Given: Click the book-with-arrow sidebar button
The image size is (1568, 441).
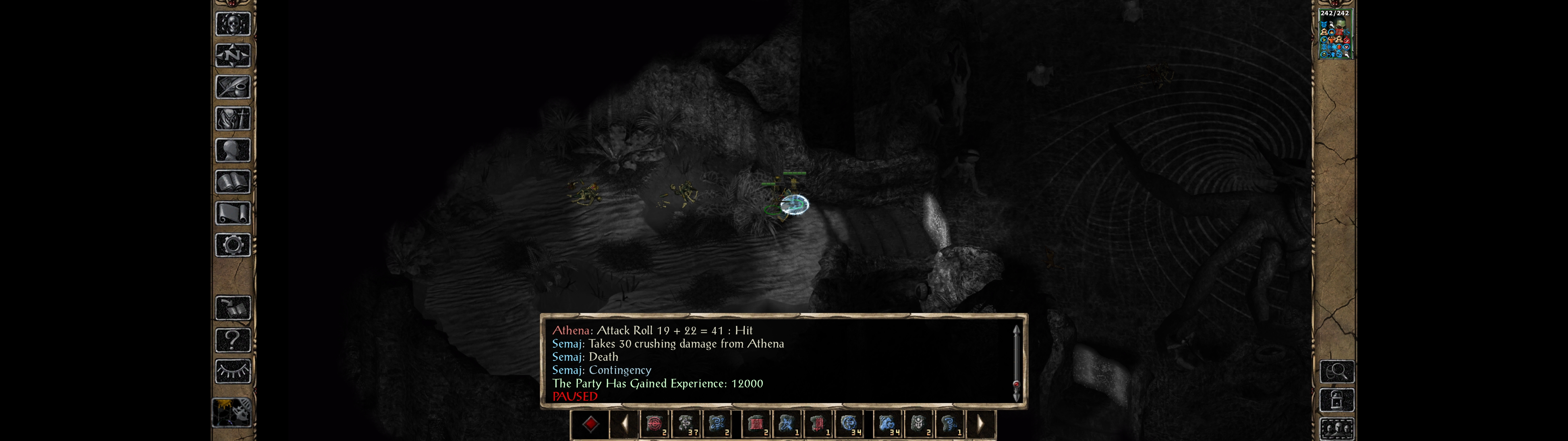Looking at the screenshot, I should point(232,307).
